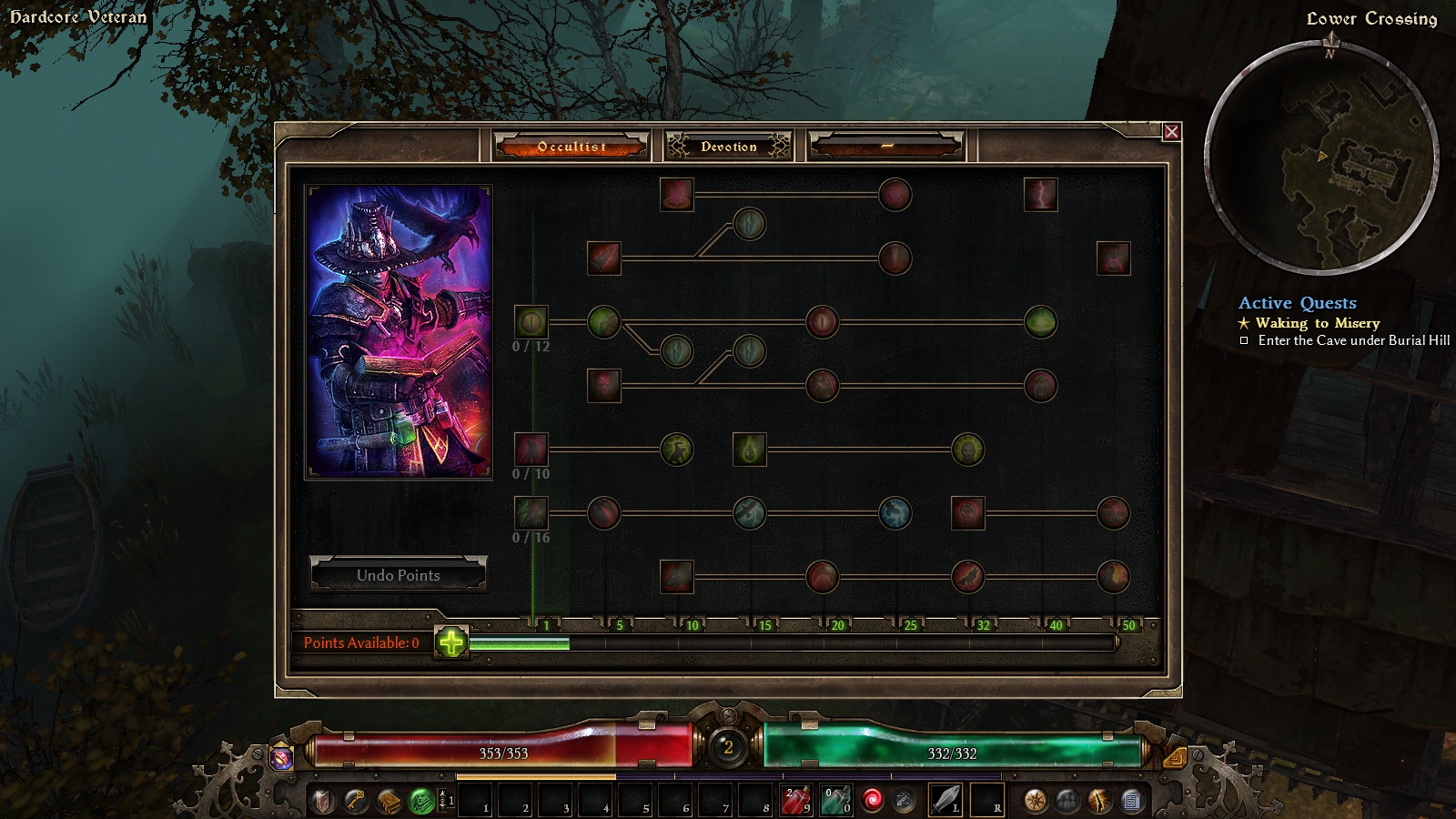Use the red health potion slot

(x=797, y=801)
